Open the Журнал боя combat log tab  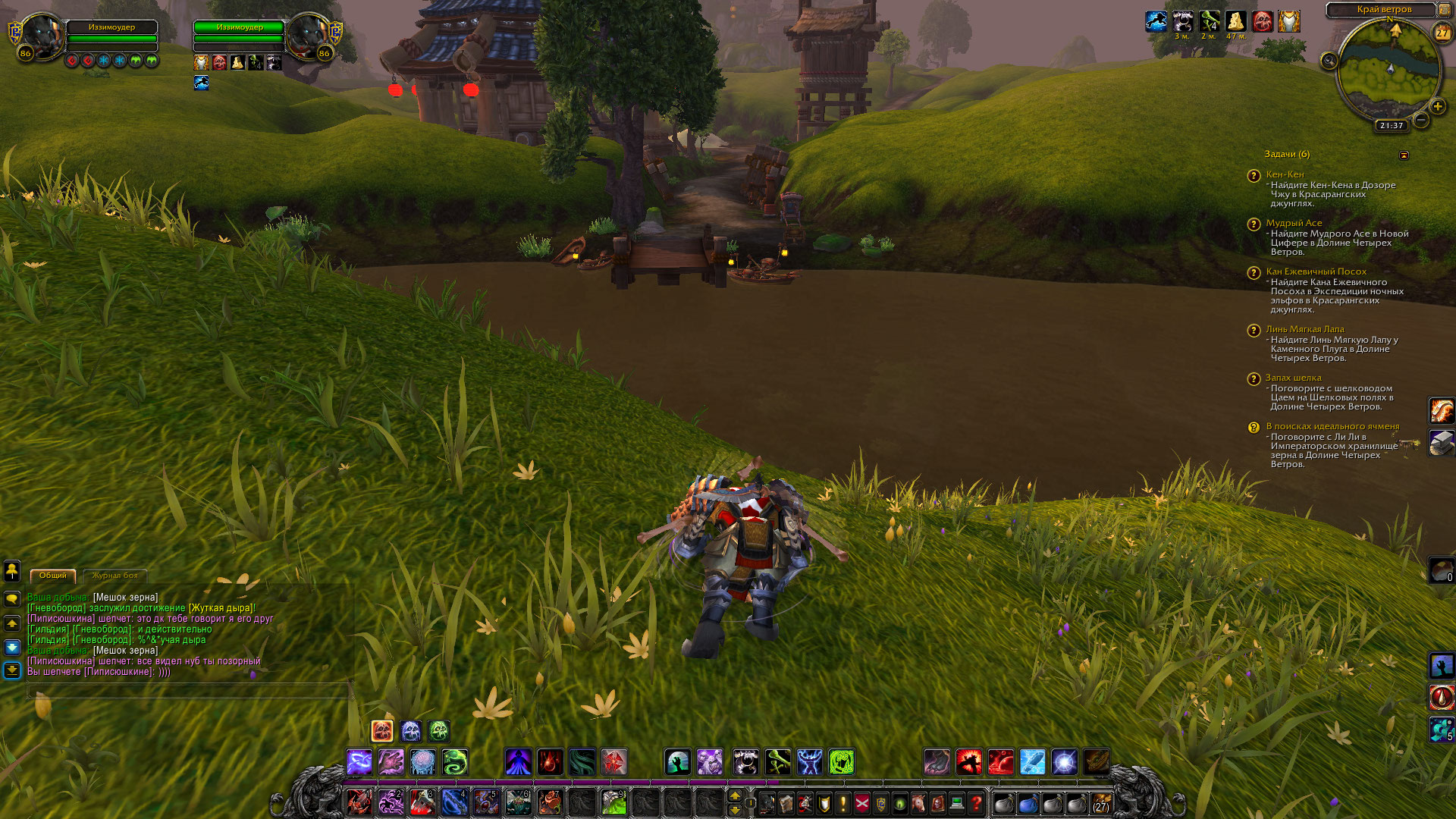[x=115, y=576]
